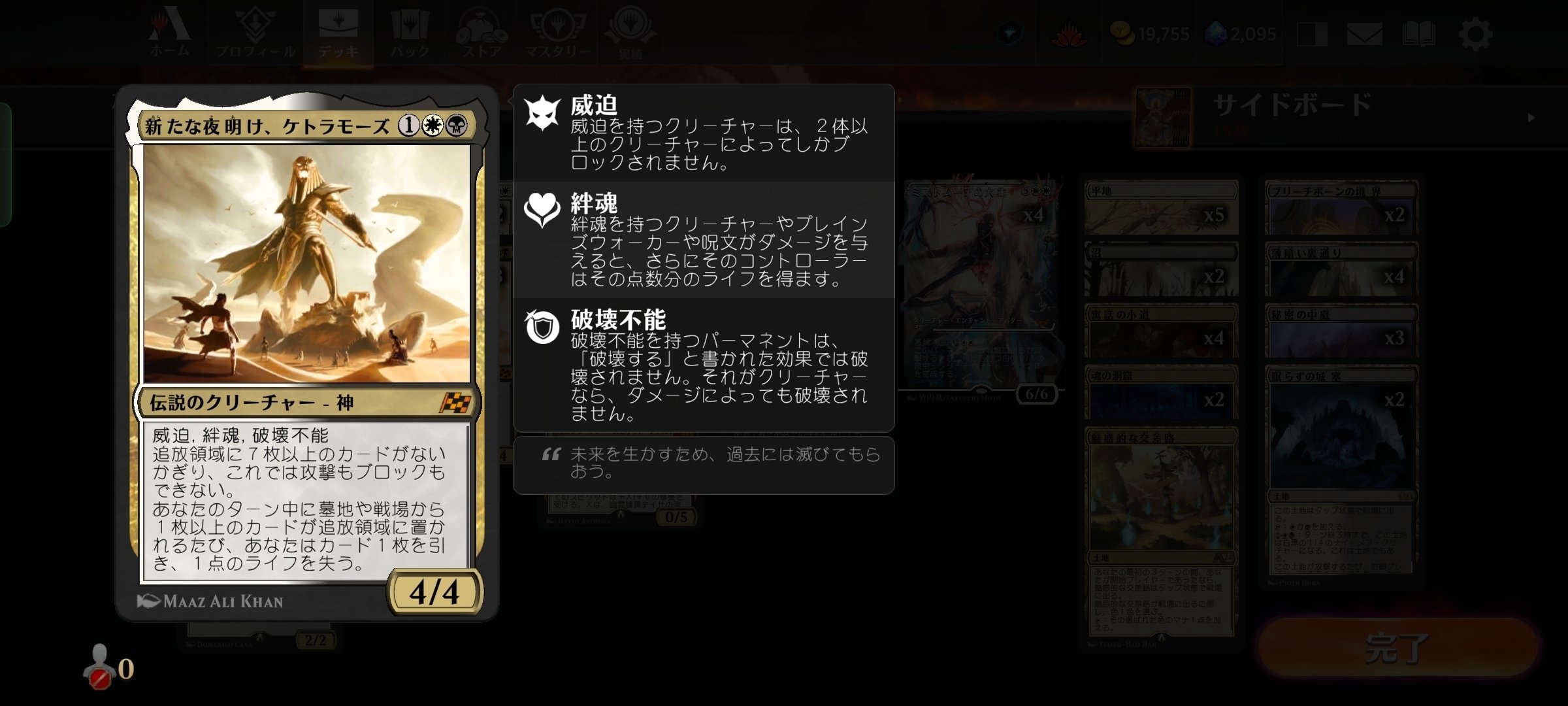
Task: View the 実績 achievements icon
Action: tap(629, 26)
